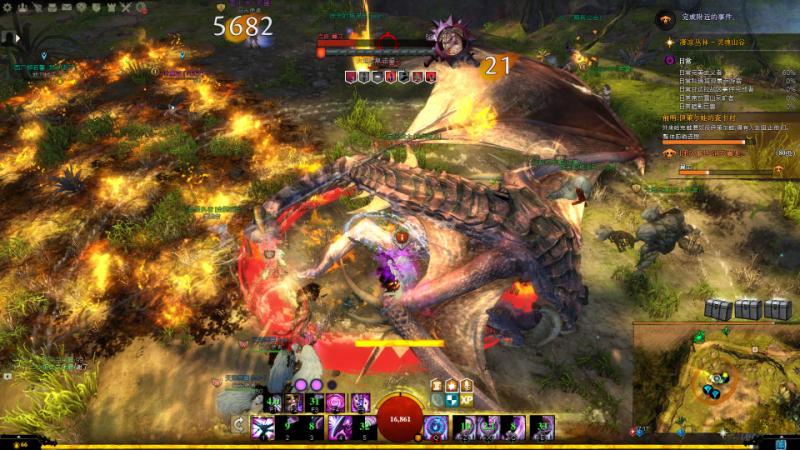
Task: Open the game menu gear icon
Action: pos(8,8)
